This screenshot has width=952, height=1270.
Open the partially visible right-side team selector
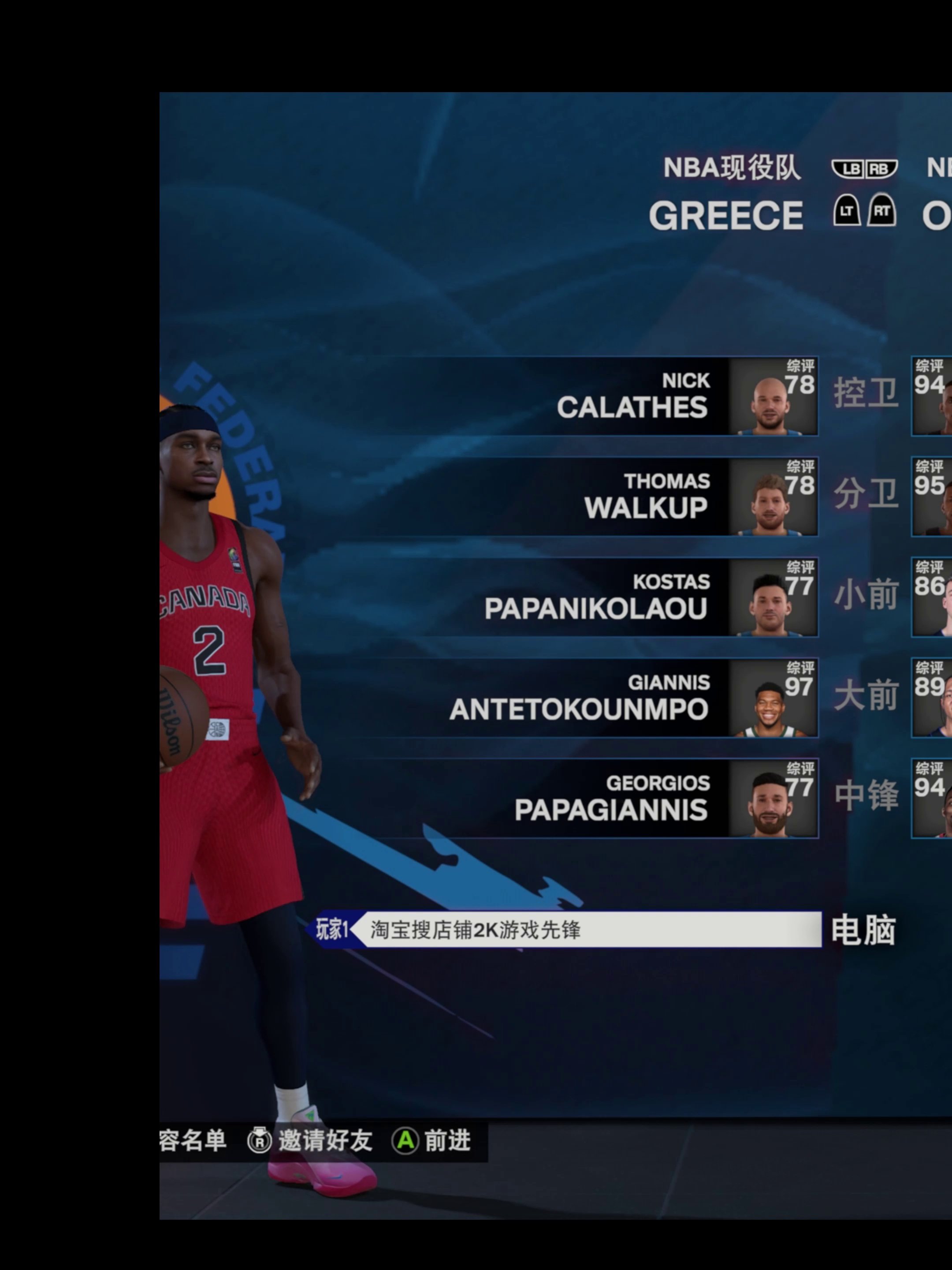point(937,217)
